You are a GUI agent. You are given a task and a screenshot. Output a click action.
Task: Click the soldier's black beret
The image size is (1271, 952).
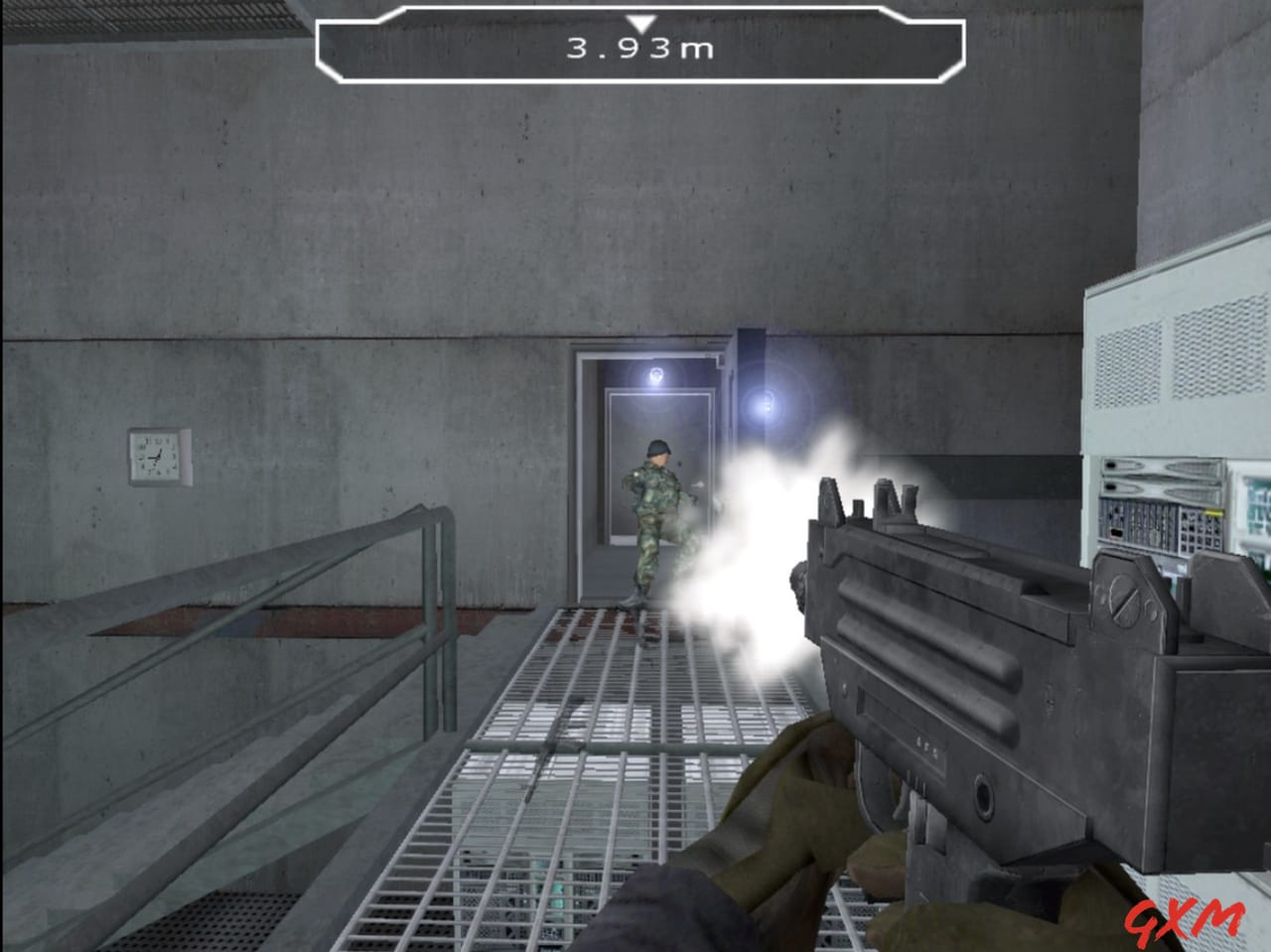[x=658, y=450]
